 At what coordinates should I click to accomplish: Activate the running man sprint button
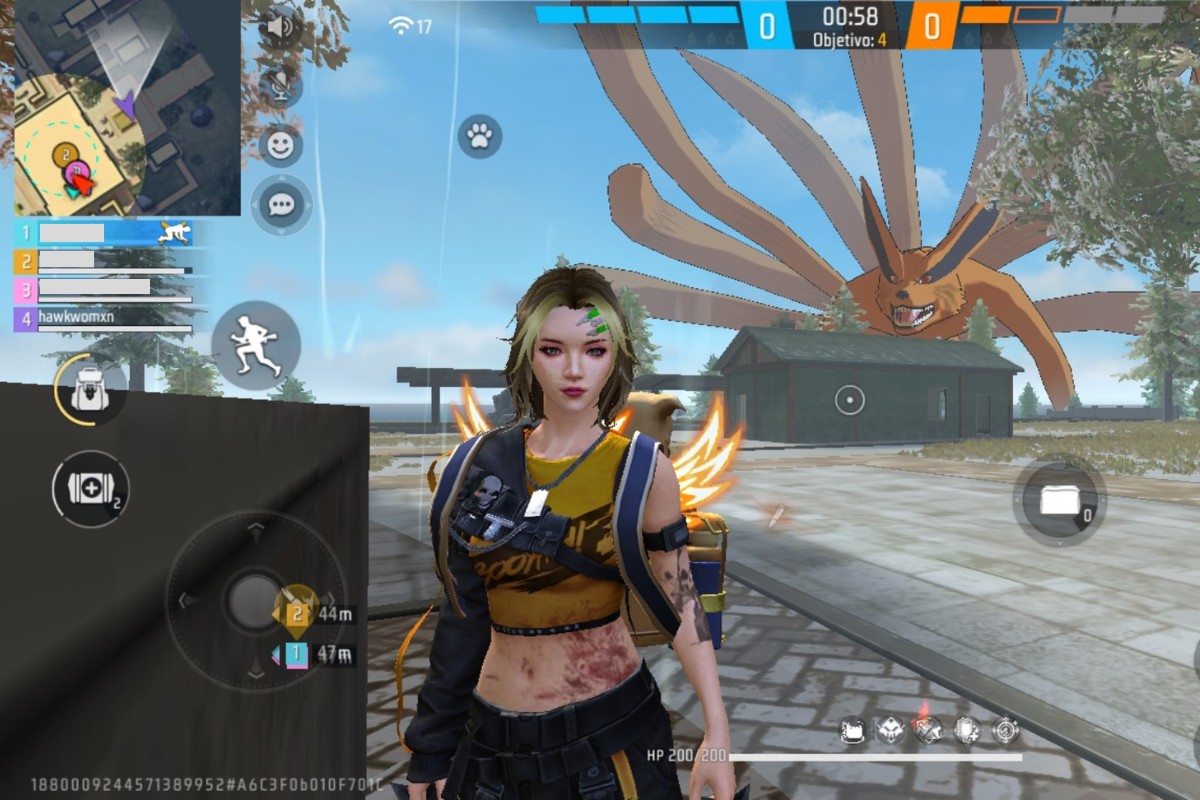(x=255, y=346)
